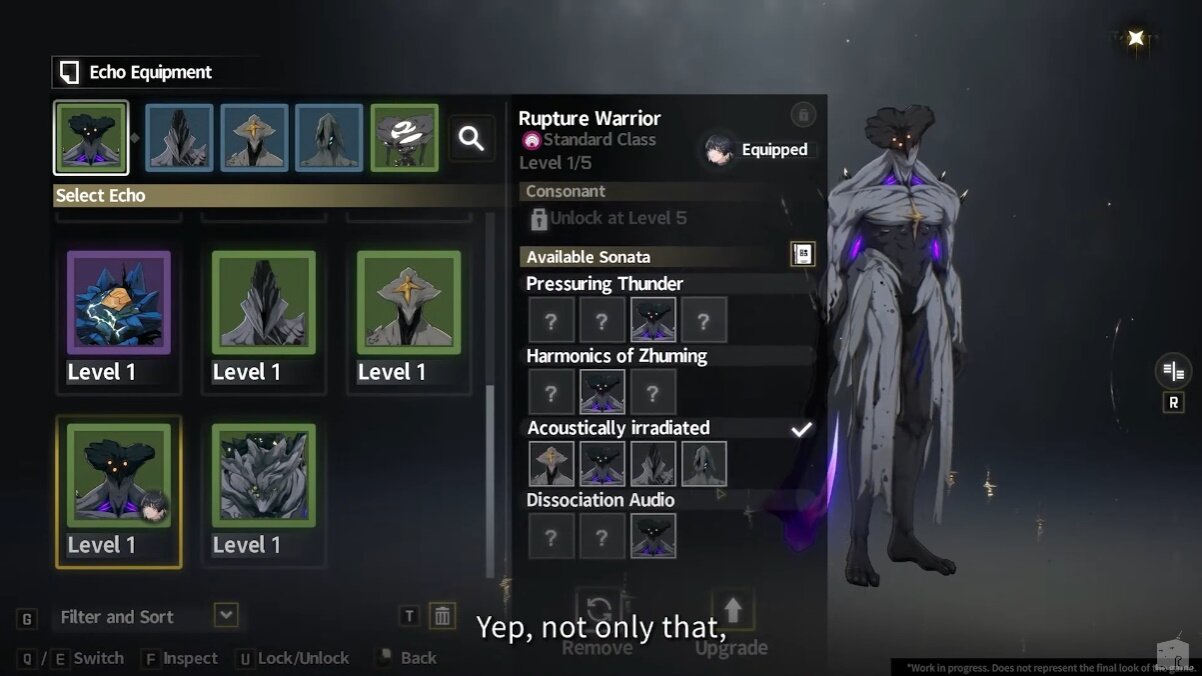Click the trash can discard button
This screenshot has width=1202, height=676.
click(x=442, y=616)
